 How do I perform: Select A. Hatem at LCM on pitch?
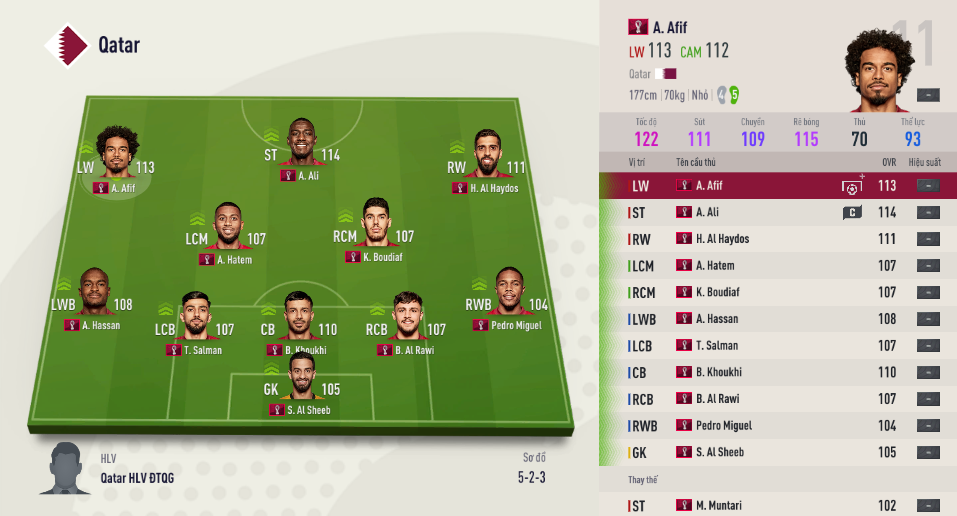coord(230,228)
